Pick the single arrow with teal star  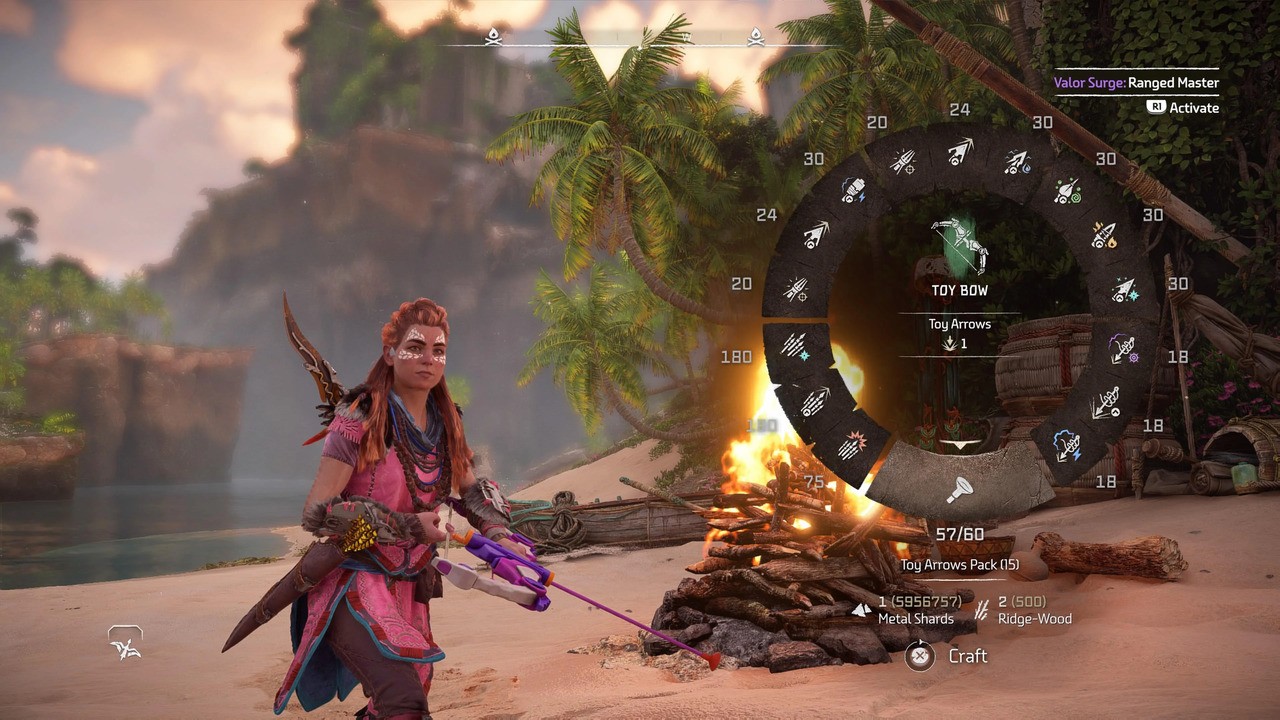1124,290
